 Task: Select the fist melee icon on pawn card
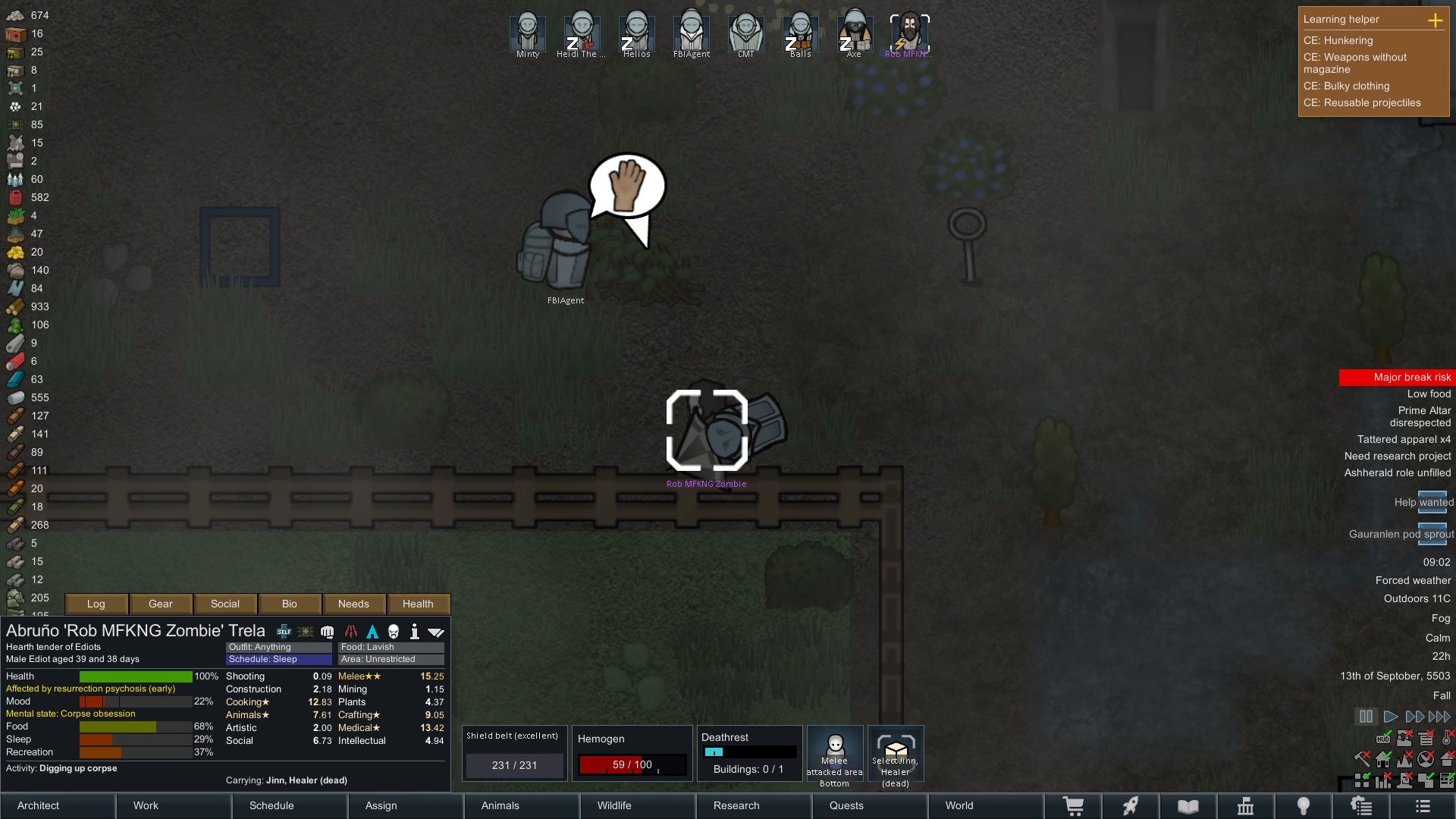coord(327,631)
